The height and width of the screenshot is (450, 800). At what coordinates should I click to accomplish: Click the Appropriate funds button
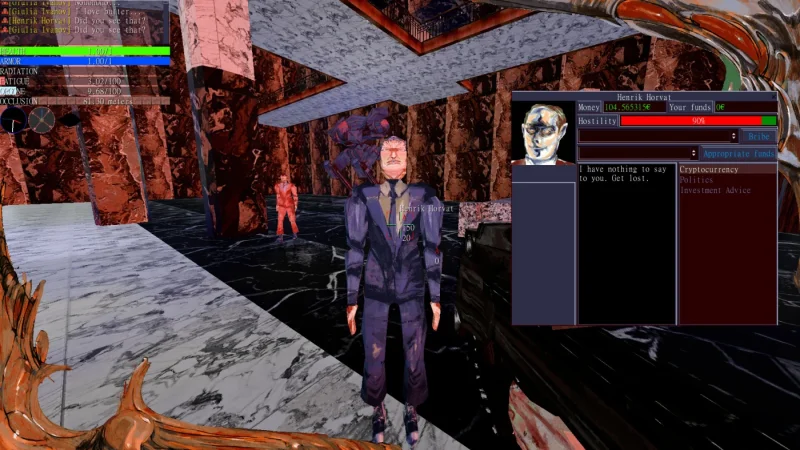738,154
